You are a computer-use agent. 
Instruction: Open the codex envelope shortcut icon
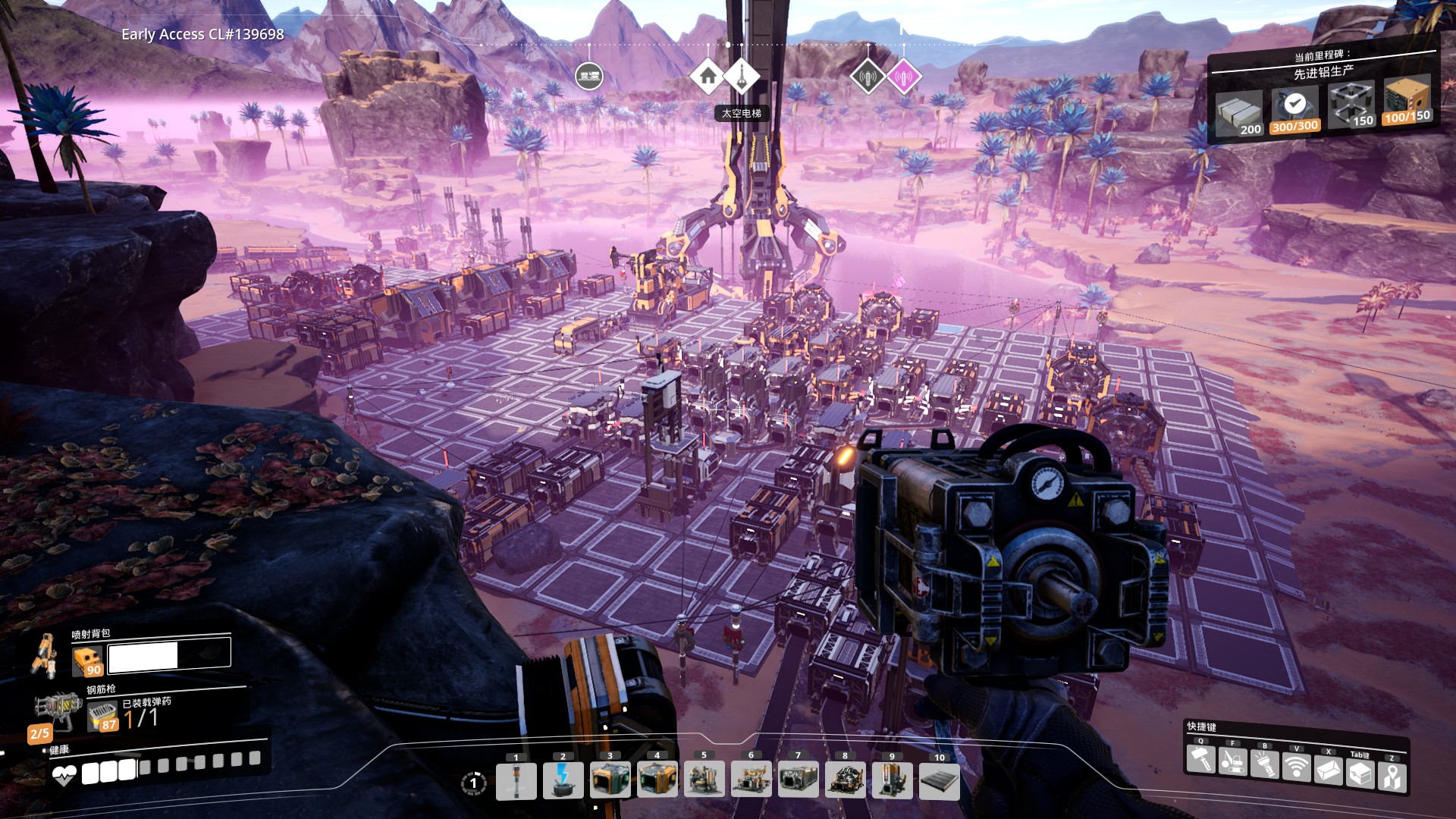pyautogui.click(x=1328, y=770)
